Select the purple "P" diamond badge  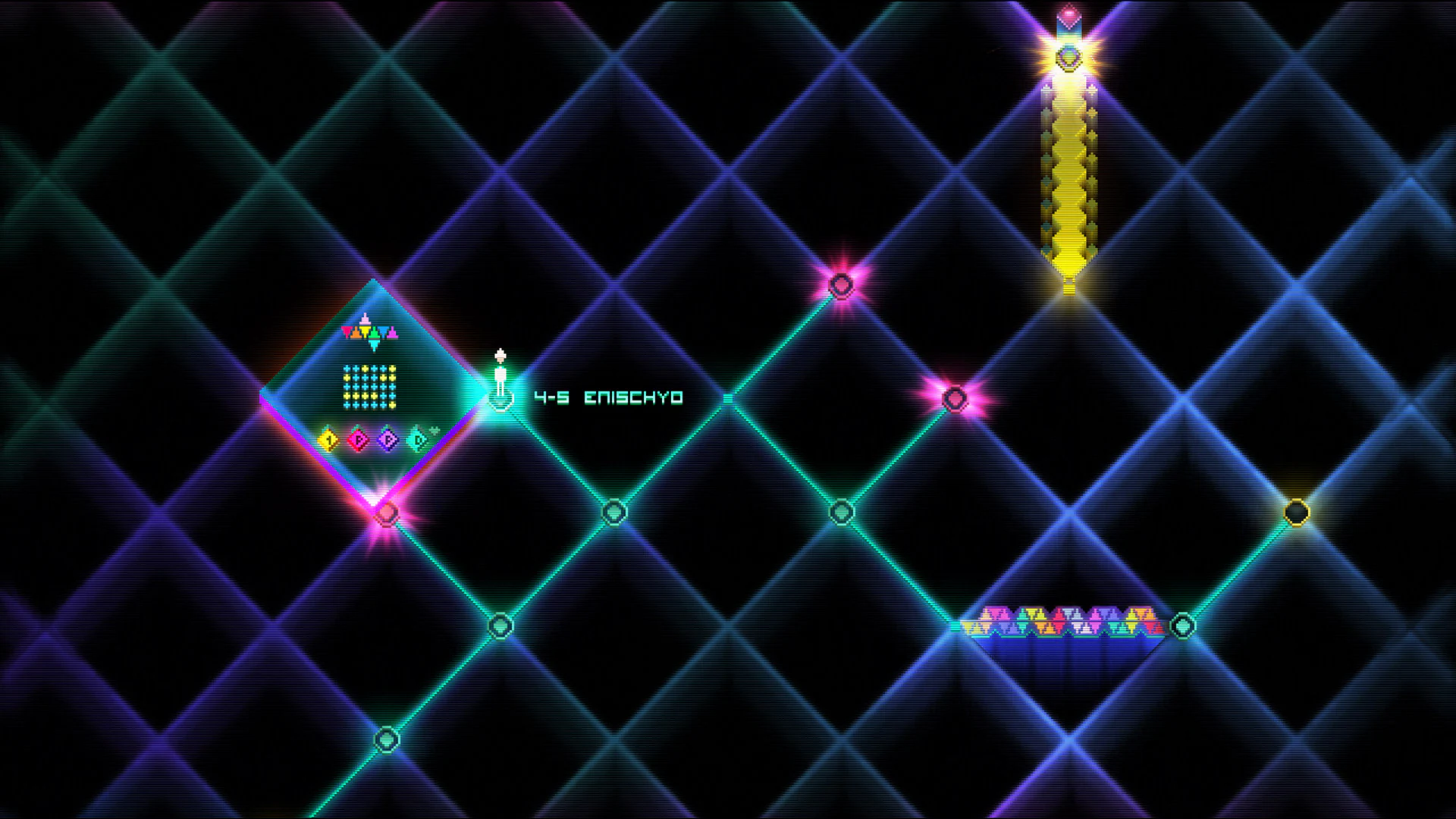coord(388,440)
